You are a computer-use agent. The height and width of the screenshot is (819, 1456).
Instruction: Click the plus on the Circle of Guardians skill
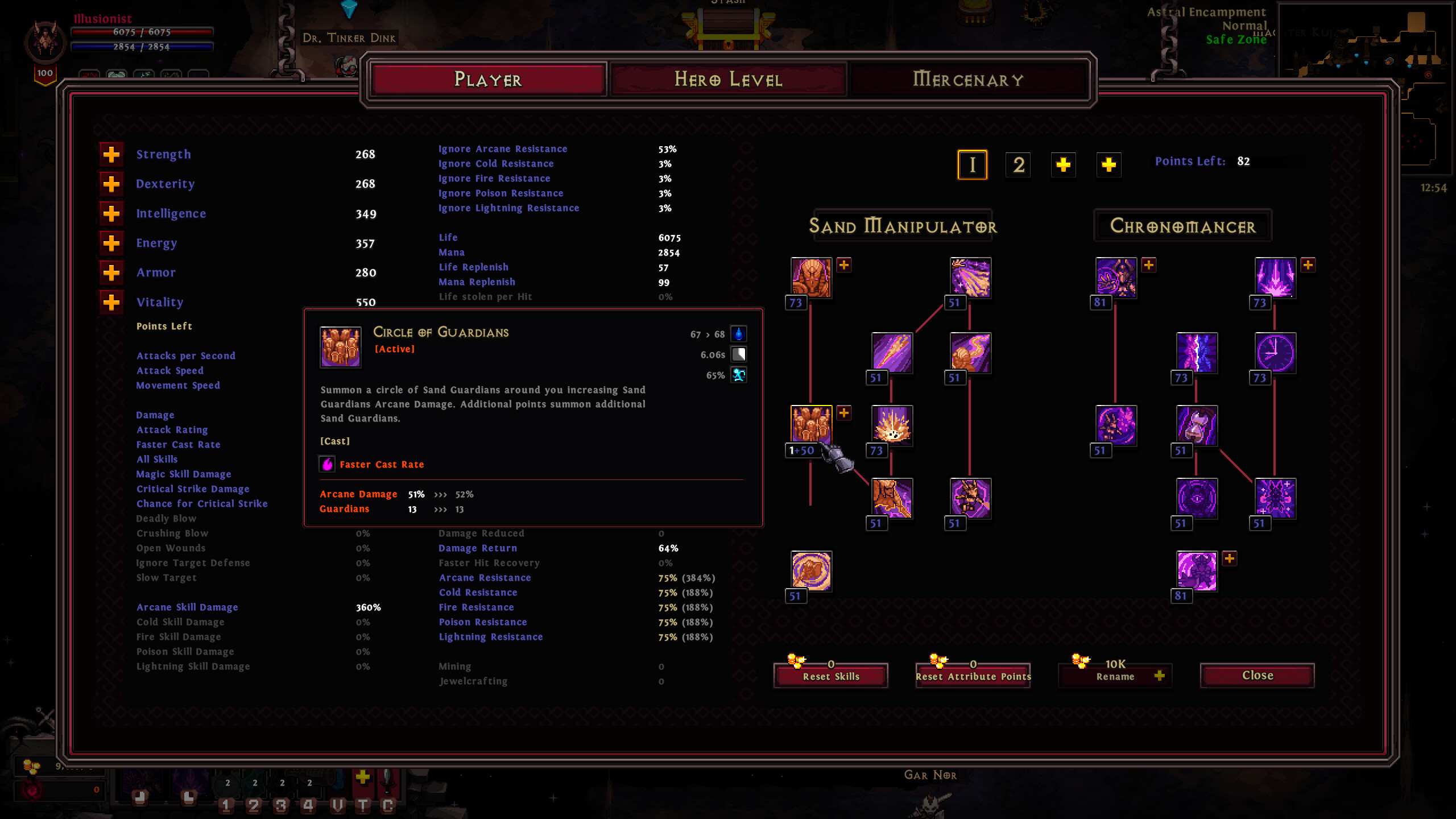[844, 413]
